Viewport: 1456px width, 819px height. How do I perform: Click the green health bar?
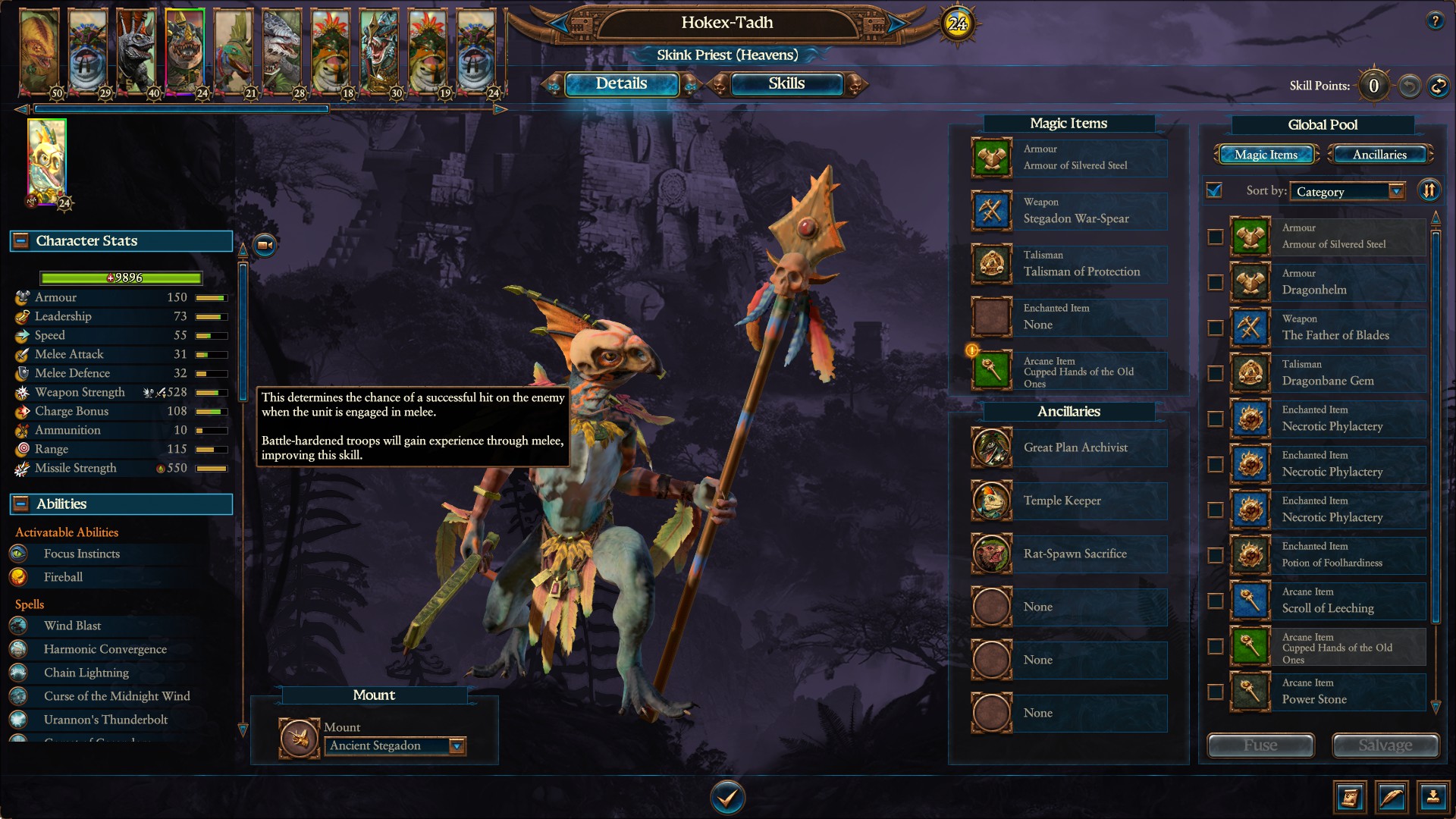click(x=121, y=278)
